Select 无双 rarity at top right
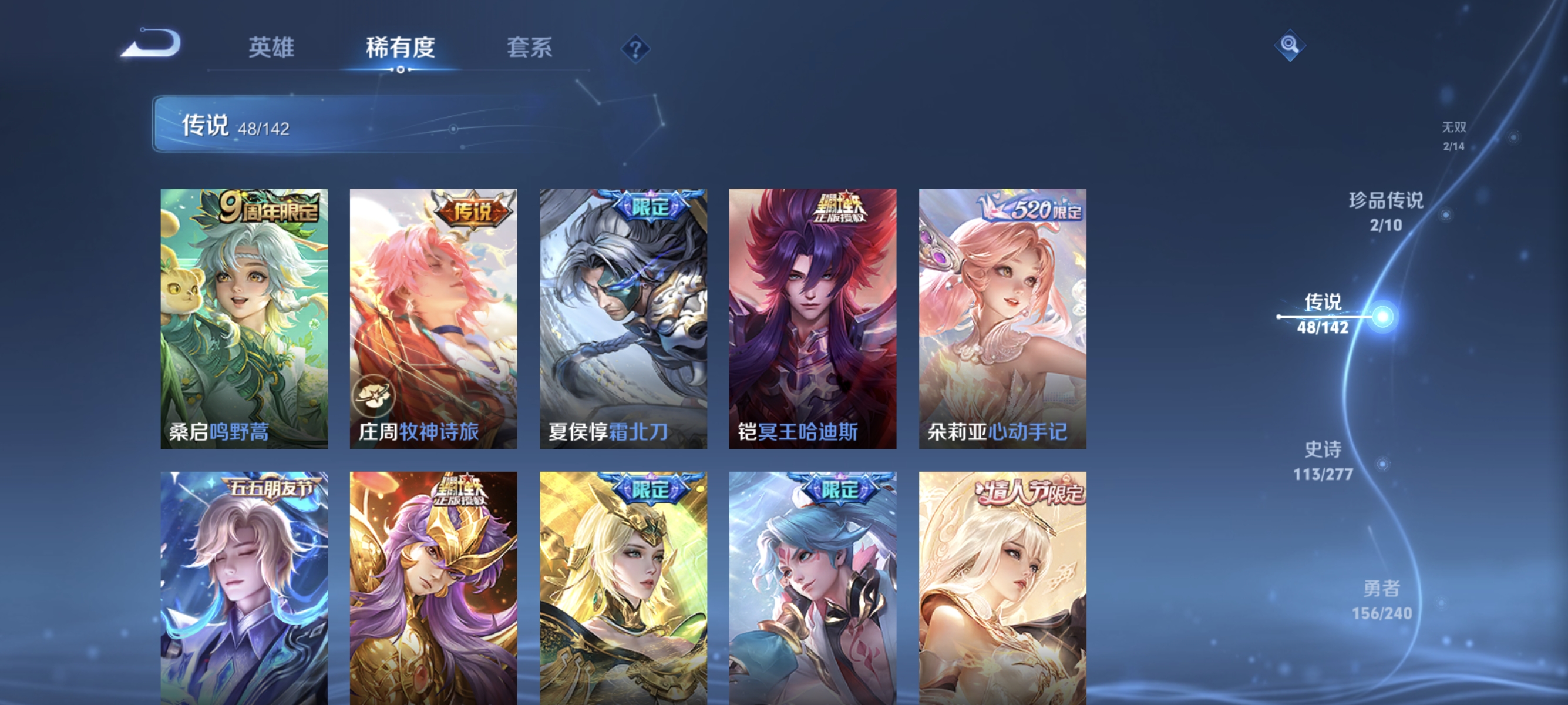Screen dimensions: 1568x705 [1455, 136]
